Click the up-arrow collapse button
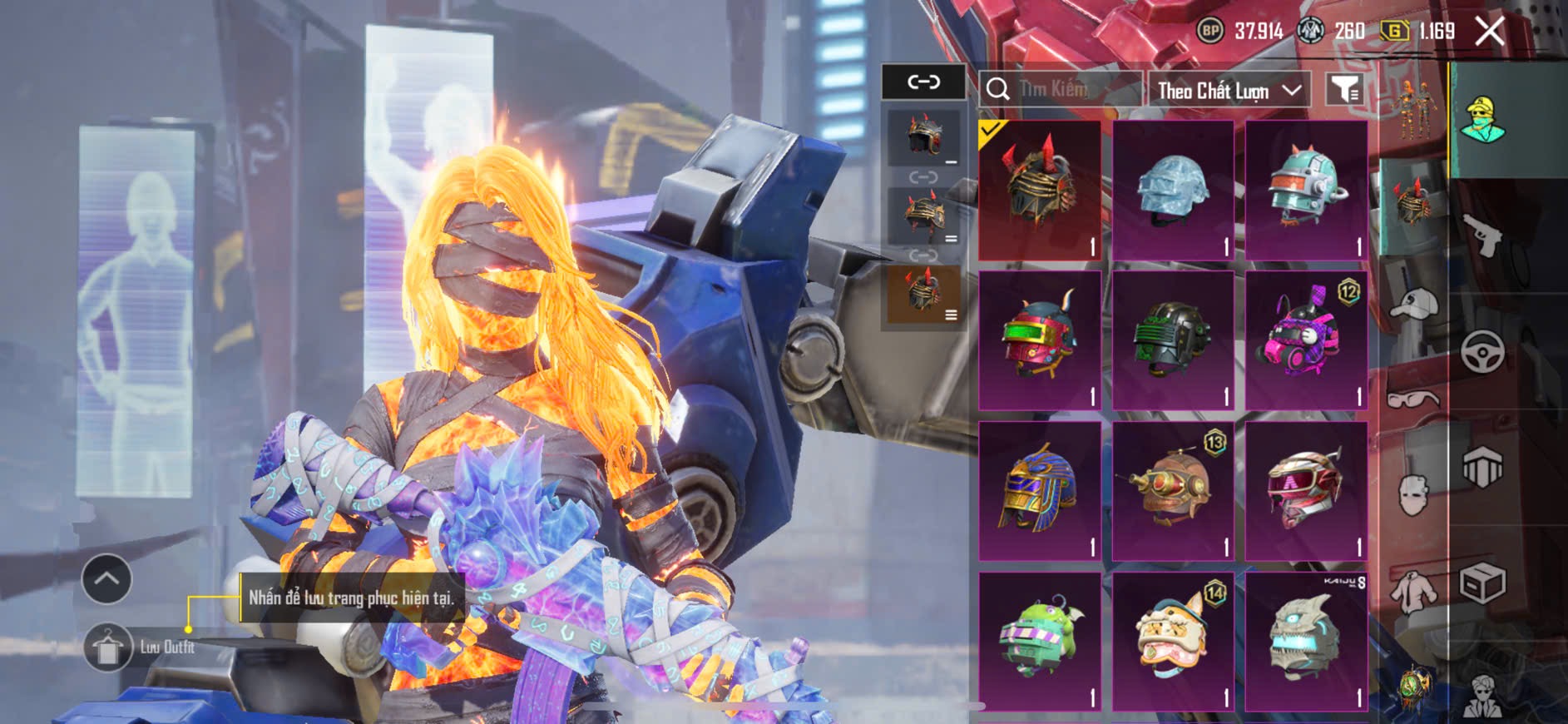 coord(106,578)
